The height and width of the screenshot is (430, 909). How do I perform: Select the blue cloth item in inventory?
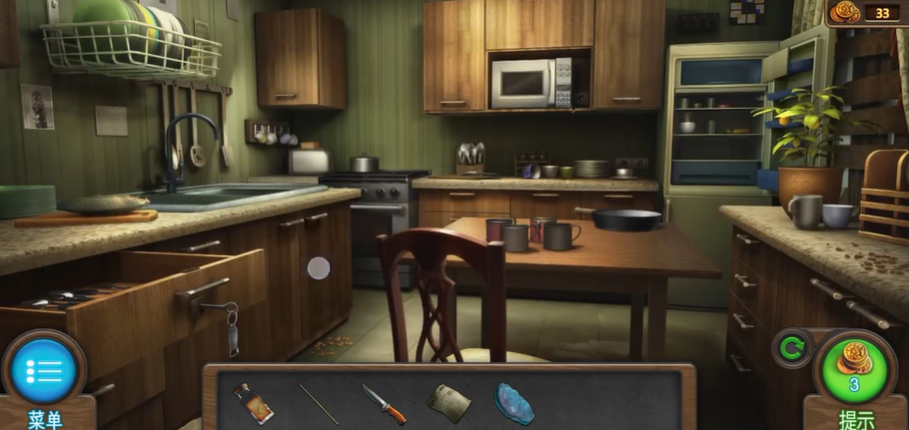click(x=514, y=403)
